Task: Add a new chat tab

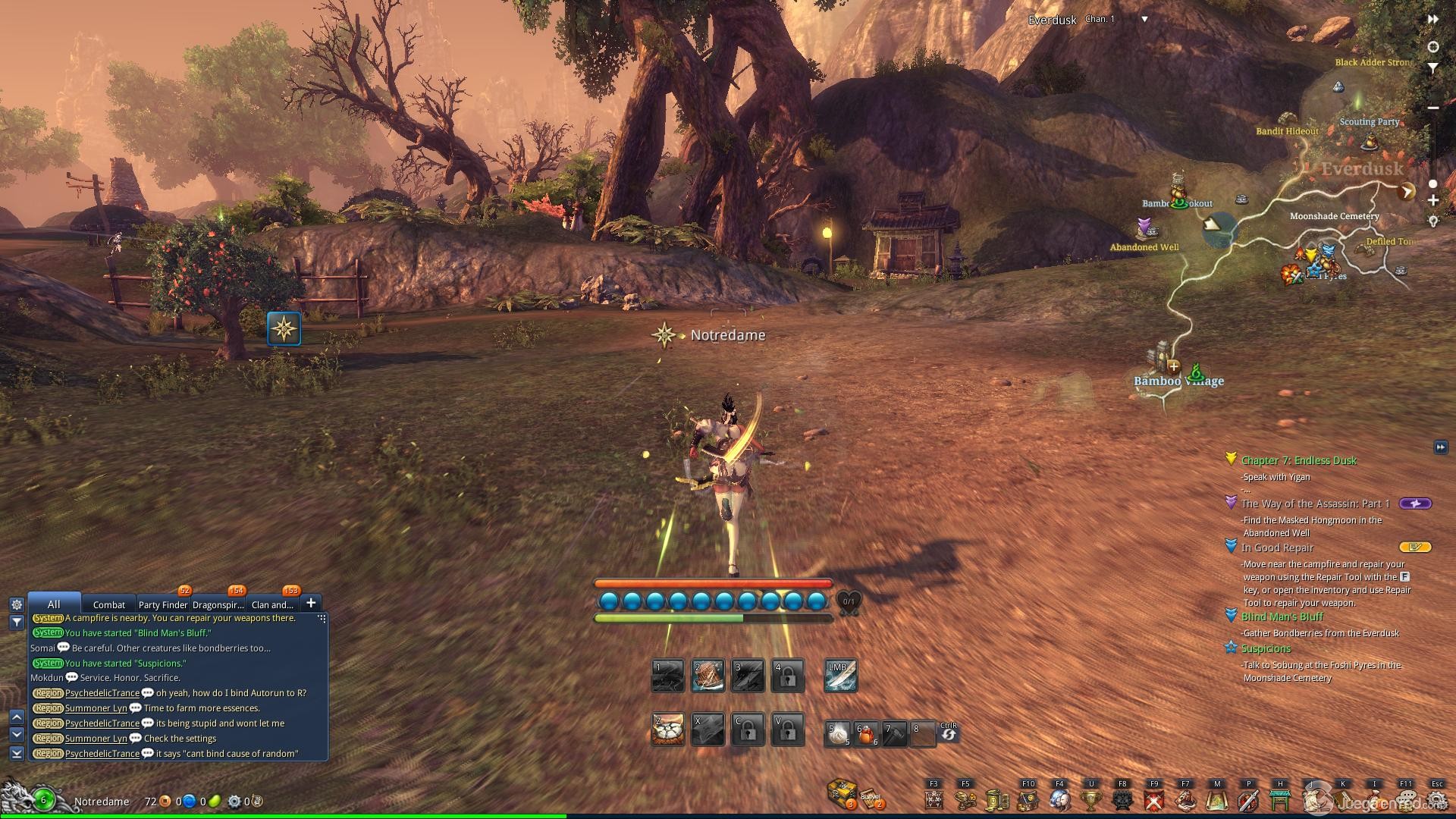Action: pyautogui.click(x=311, y=603)
